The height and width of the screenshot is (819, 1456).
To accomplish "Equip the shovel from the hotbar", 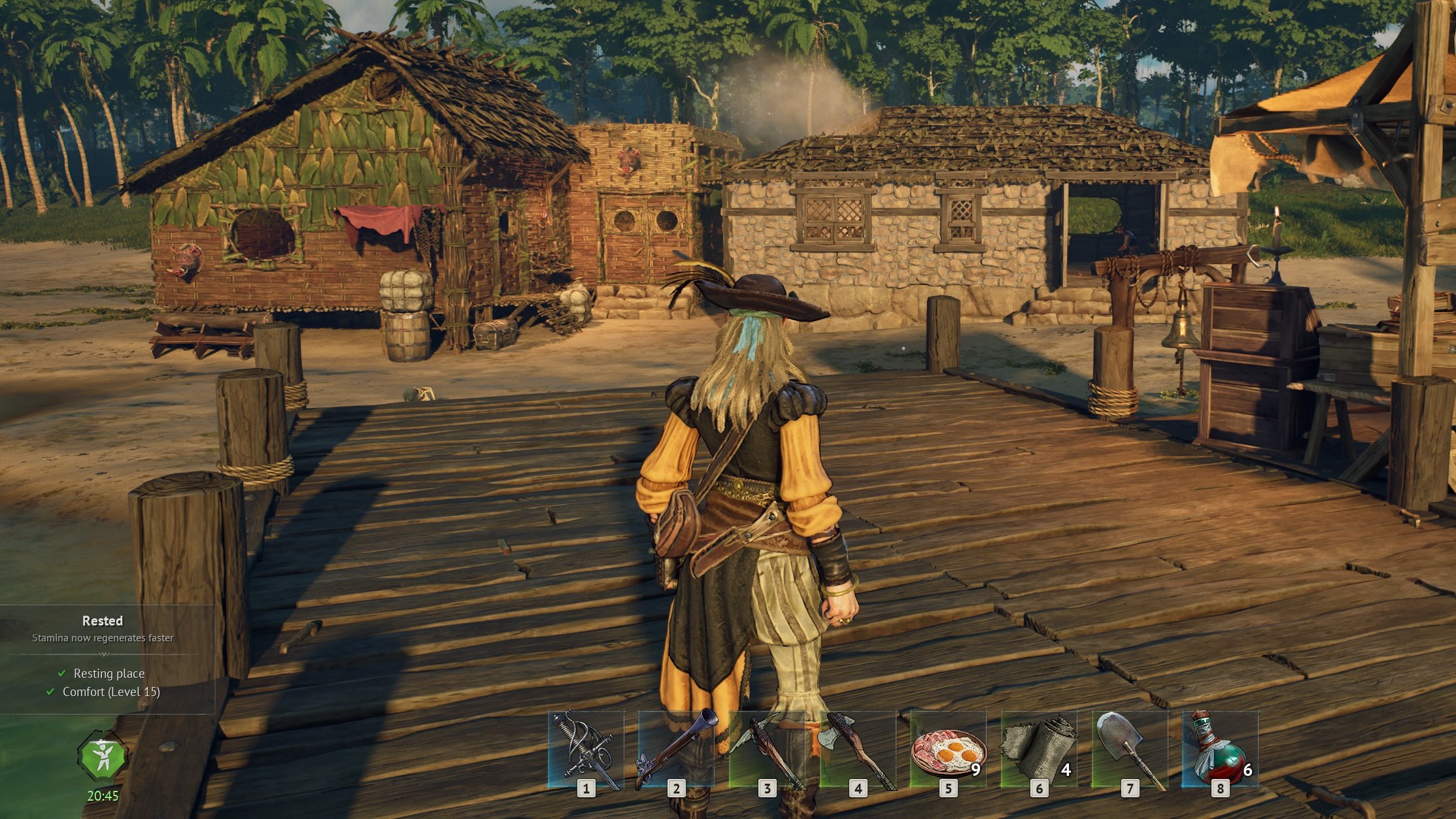I will point(1130,750).
